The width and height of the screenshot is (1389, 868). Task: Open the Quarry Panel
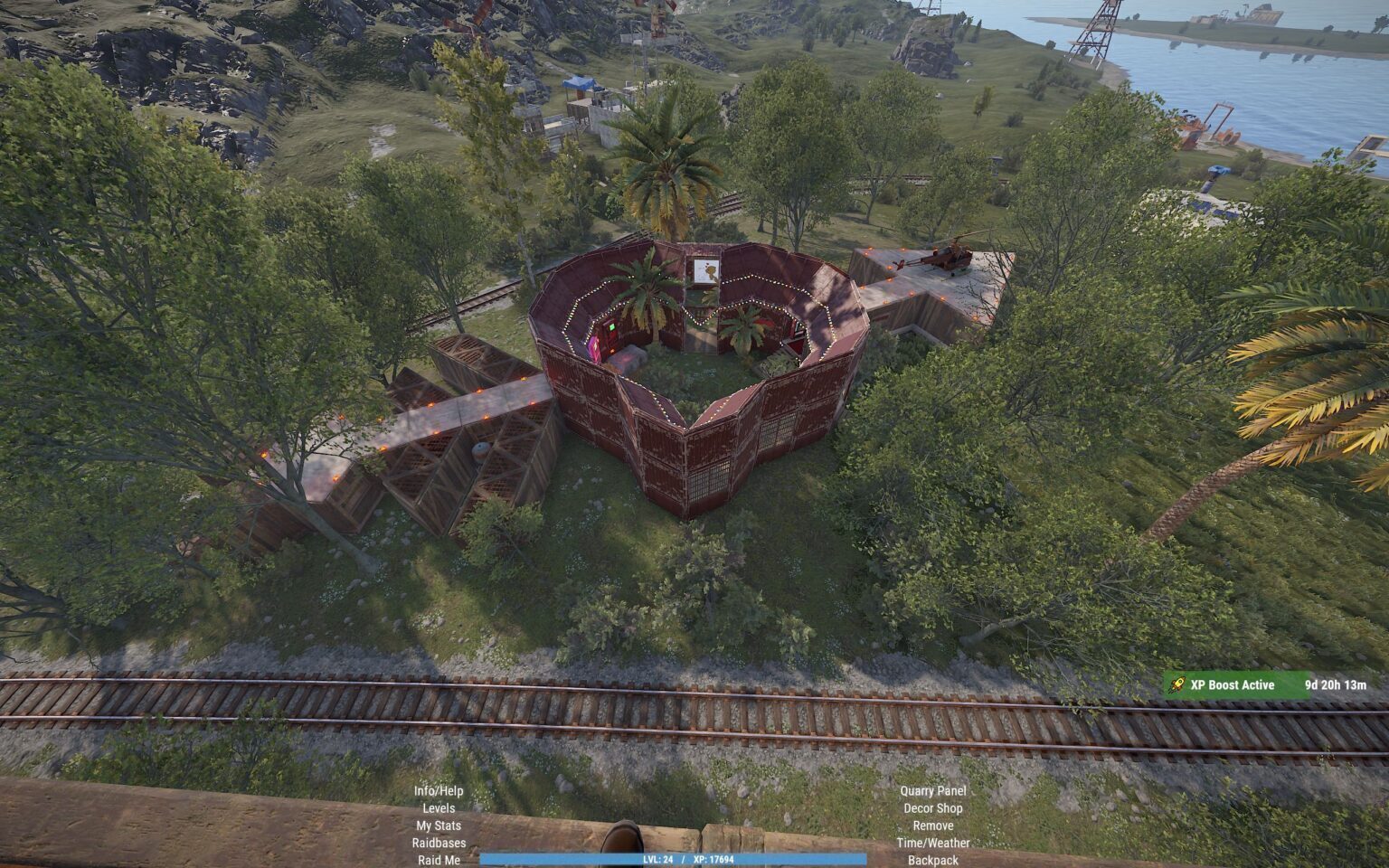933,791
